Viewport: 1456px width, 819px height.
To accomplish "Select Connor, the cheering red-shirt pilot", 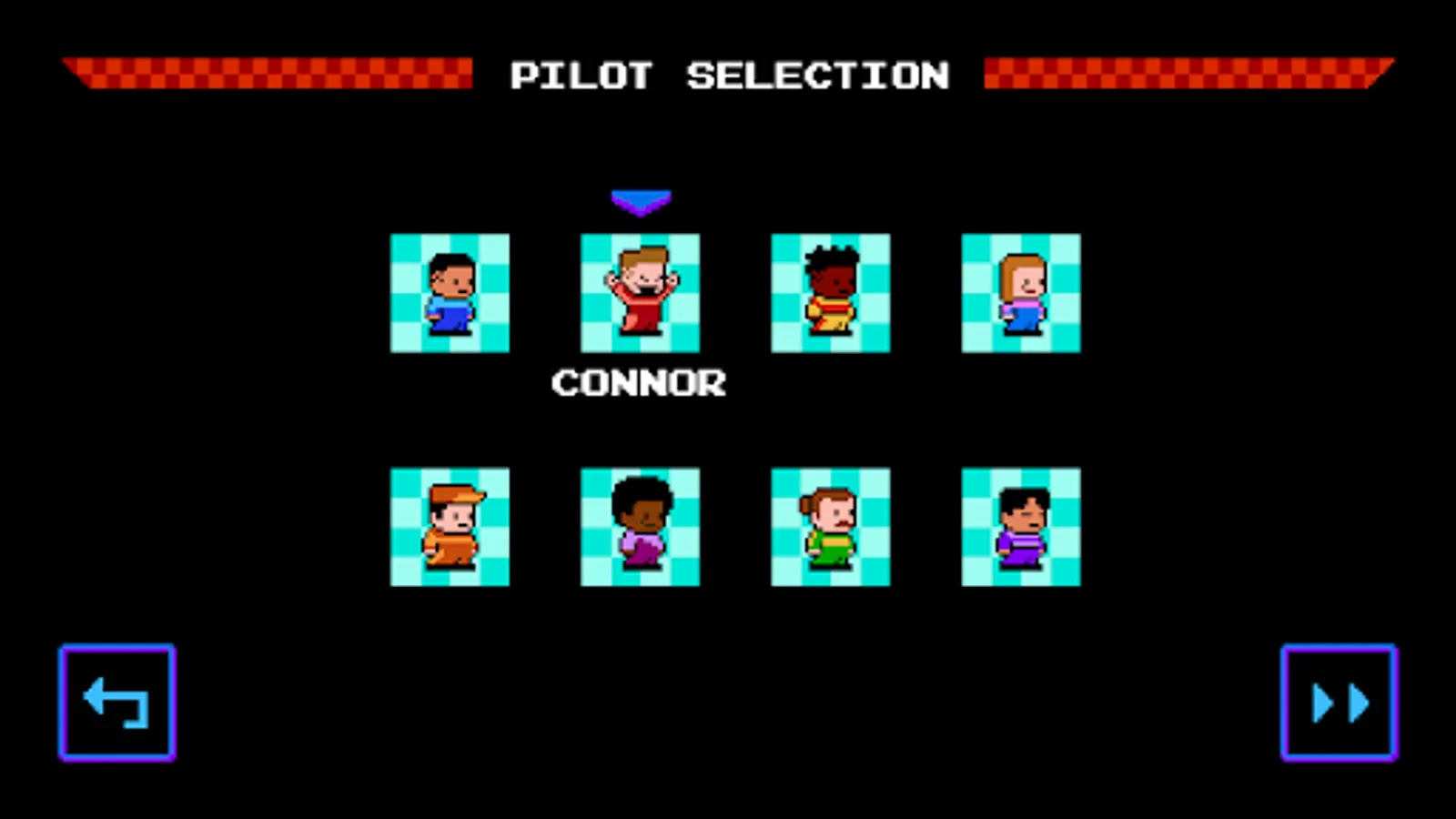I will [640, 293].
